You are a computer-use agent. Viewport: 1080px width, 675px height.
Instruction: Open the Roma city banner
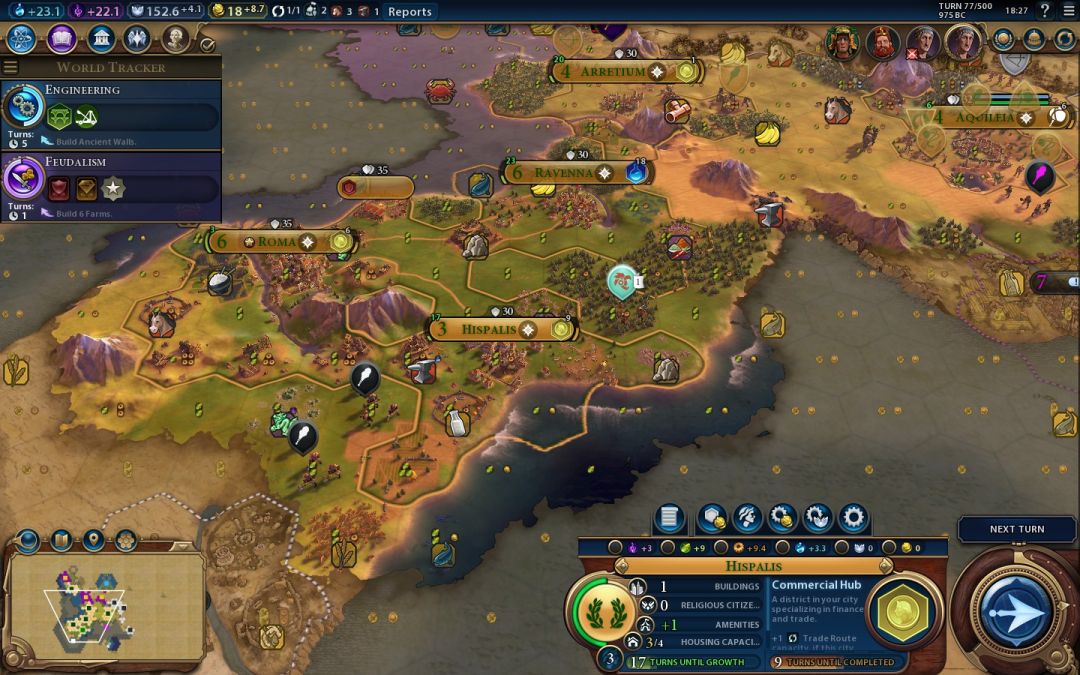[278, 241]
